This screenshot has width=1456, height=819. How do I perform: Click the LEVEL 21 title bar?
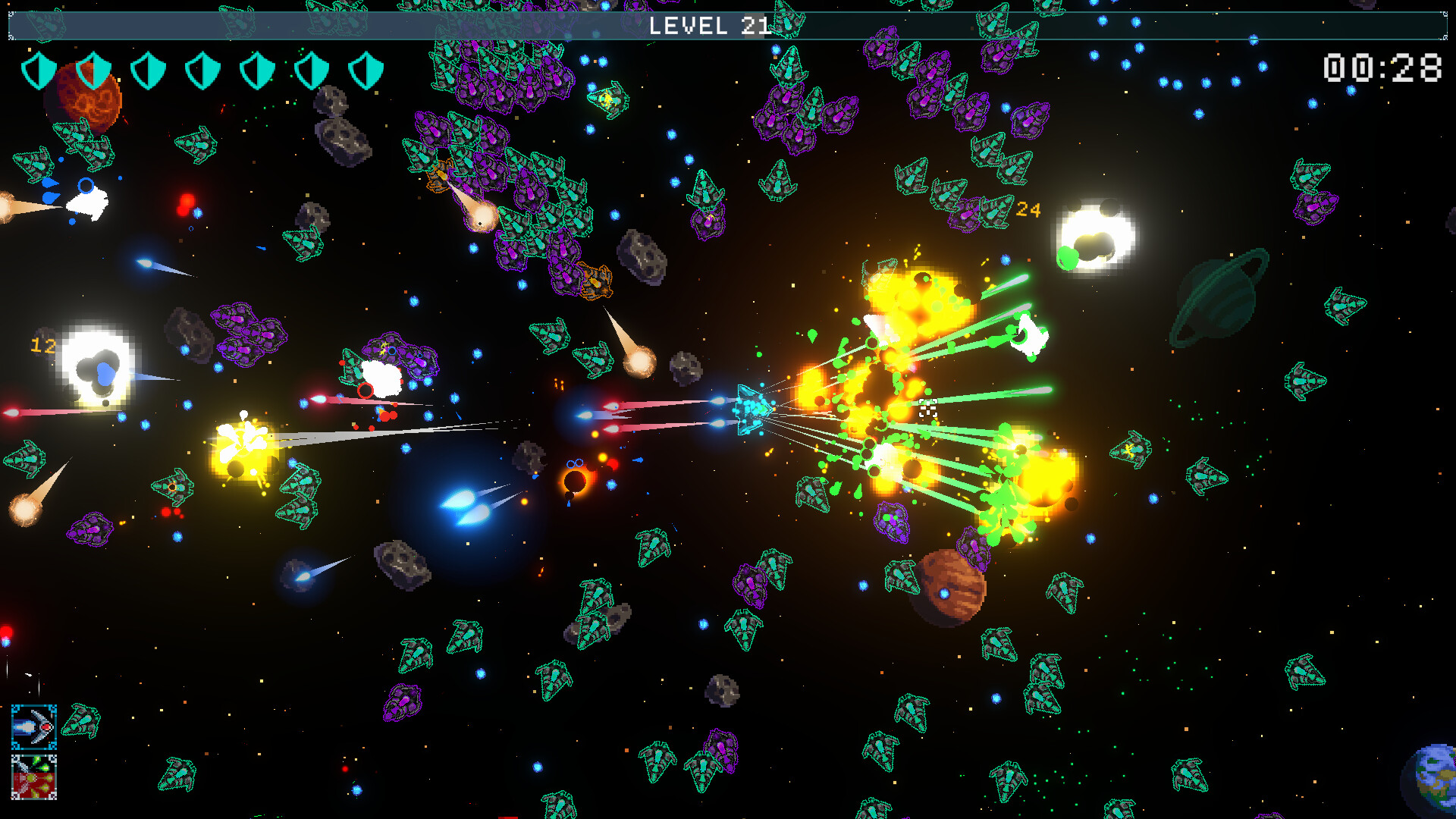[x=711, y=26]
